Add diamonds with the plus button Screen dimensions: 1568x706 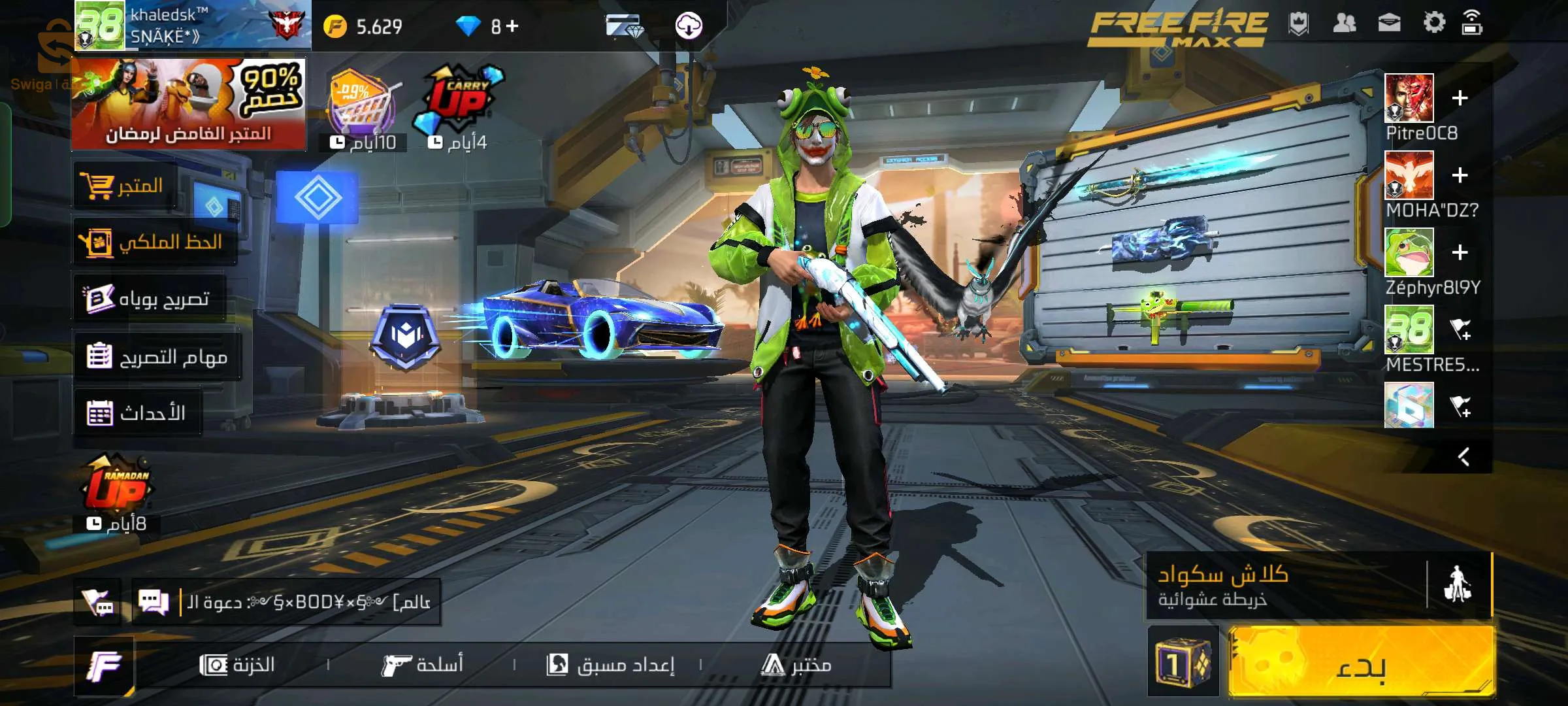tap(512, 26)
